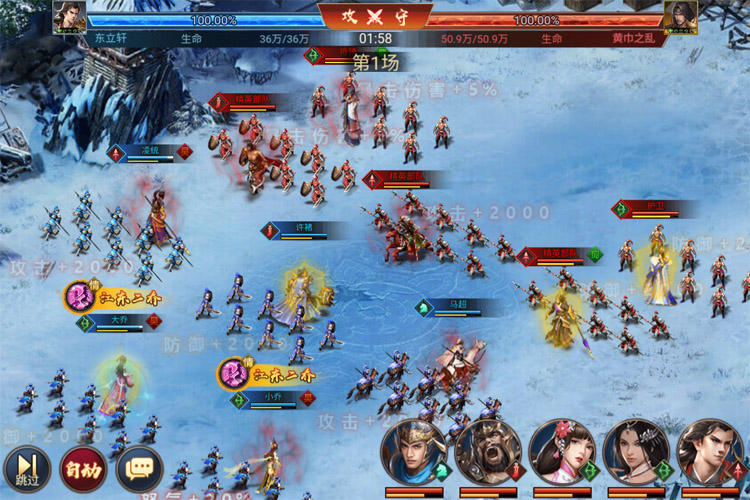750x500 pixels.
Task: View attacker 东立轩's avatar
Action: point(69,18)
